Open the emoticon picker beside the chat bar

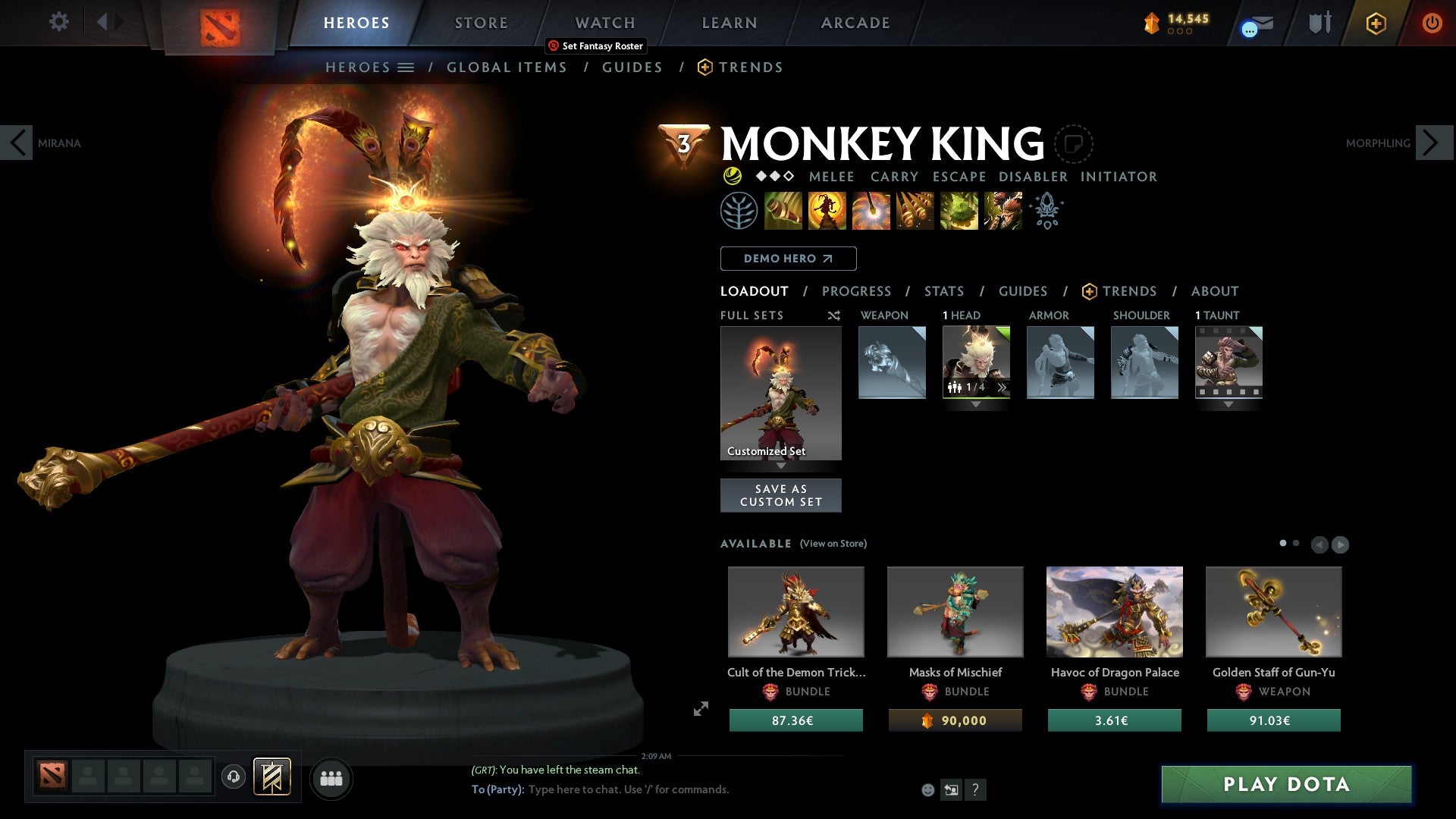(x=927, y=789)
